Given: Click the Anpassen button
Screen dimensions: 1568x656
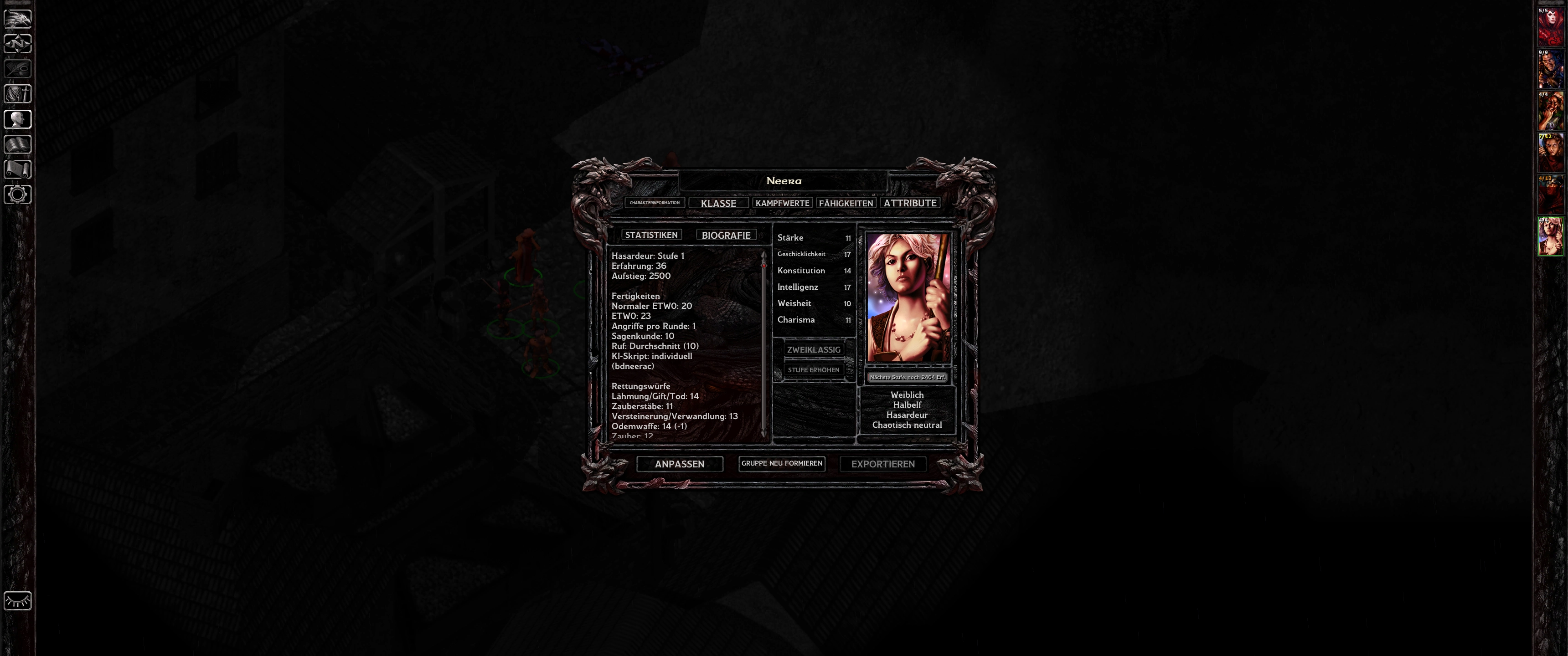Looking at the screenshot, I should (679, 464).
